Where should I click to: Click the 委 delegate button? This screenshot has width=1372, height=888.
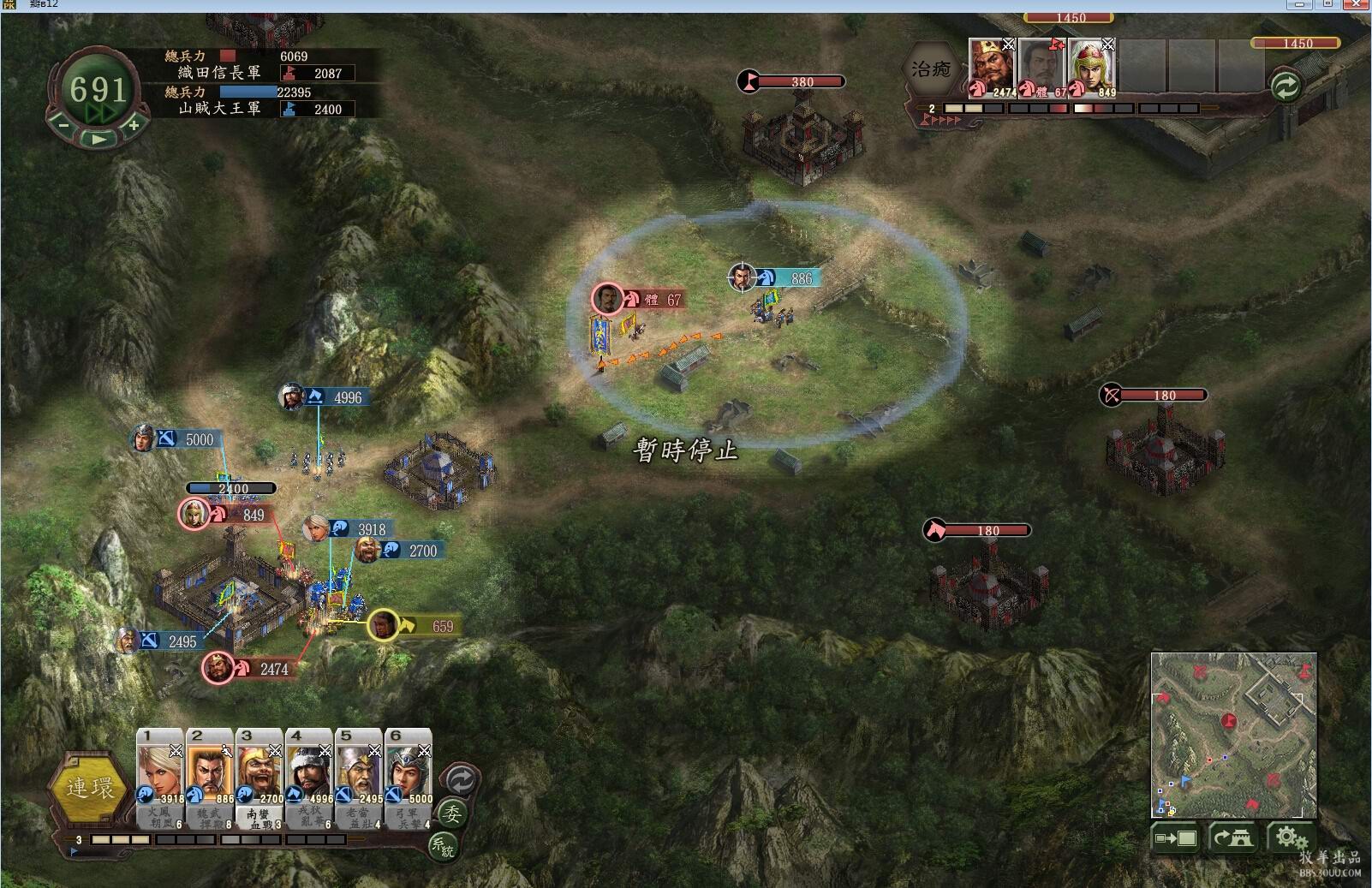point(451,814)
